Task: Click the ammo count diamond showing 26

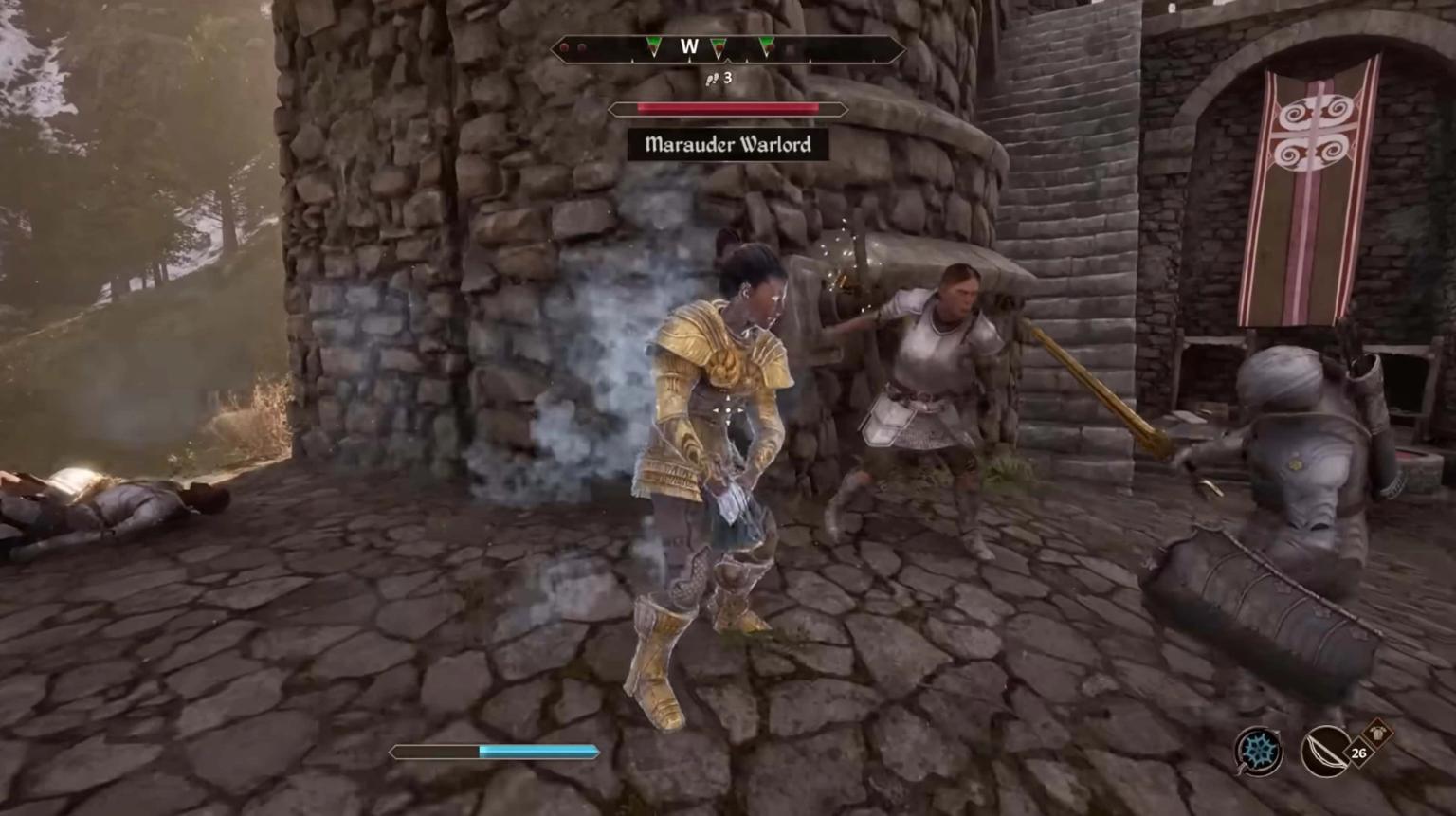Action: [1358, 753]
